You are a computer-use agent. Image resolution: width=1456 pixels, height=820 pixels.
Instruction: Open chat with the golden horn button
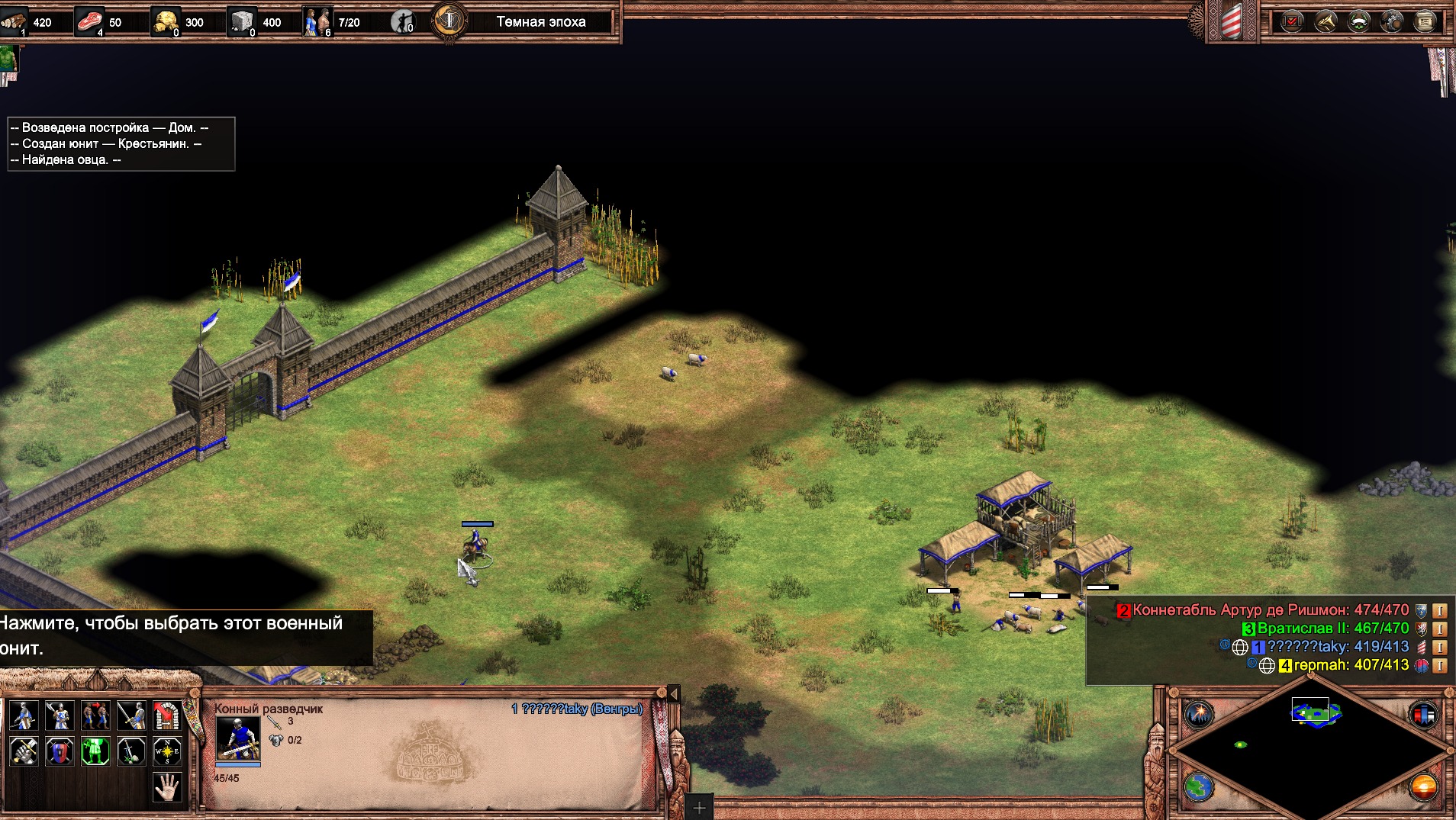tap(1326, 21)
